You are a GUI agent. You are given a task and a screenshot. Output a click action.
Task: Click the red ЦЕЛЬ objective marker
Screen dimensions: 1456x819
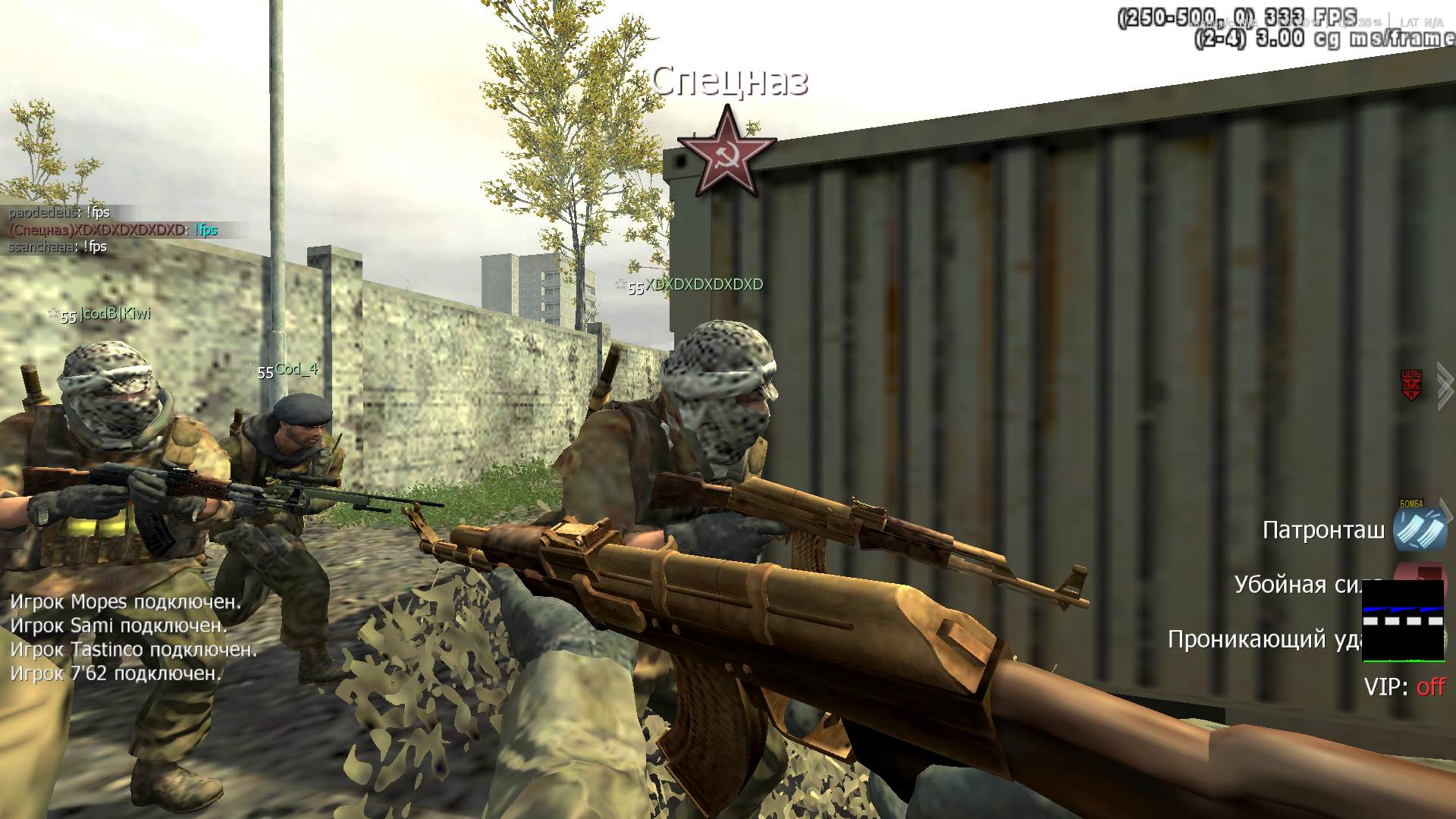1410,385
